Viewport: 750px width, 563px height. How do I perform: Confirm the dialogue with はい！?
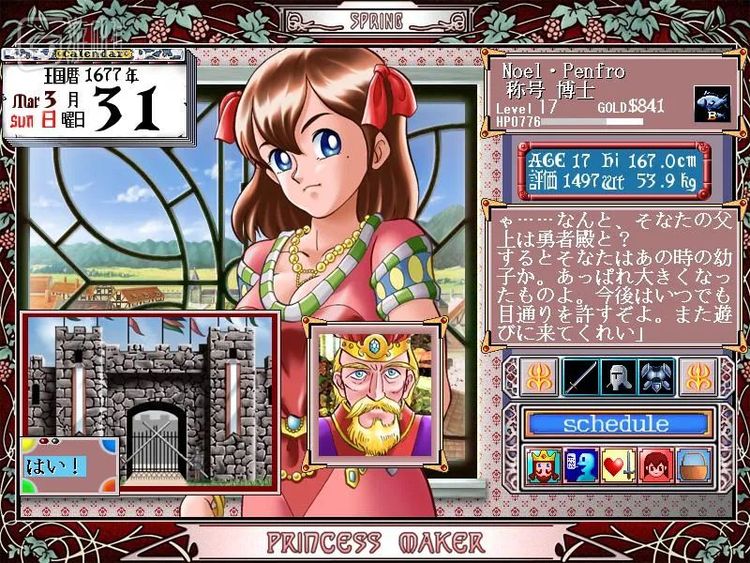pos(56,466)
